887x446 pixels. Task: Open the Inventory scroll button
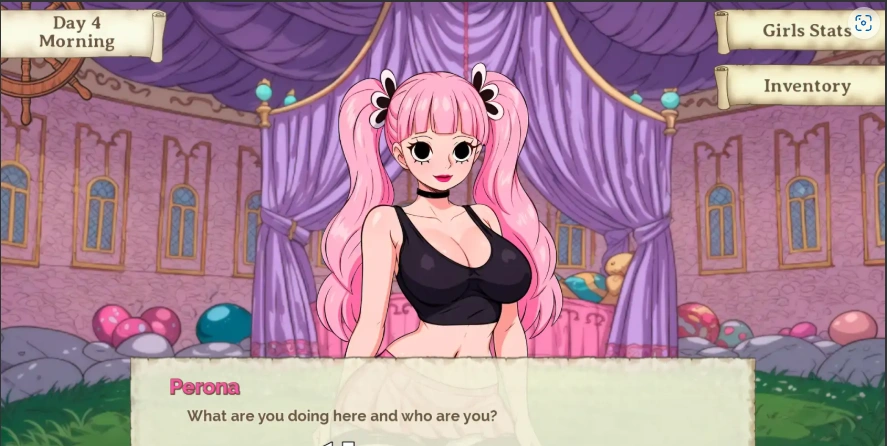point(806,86)
